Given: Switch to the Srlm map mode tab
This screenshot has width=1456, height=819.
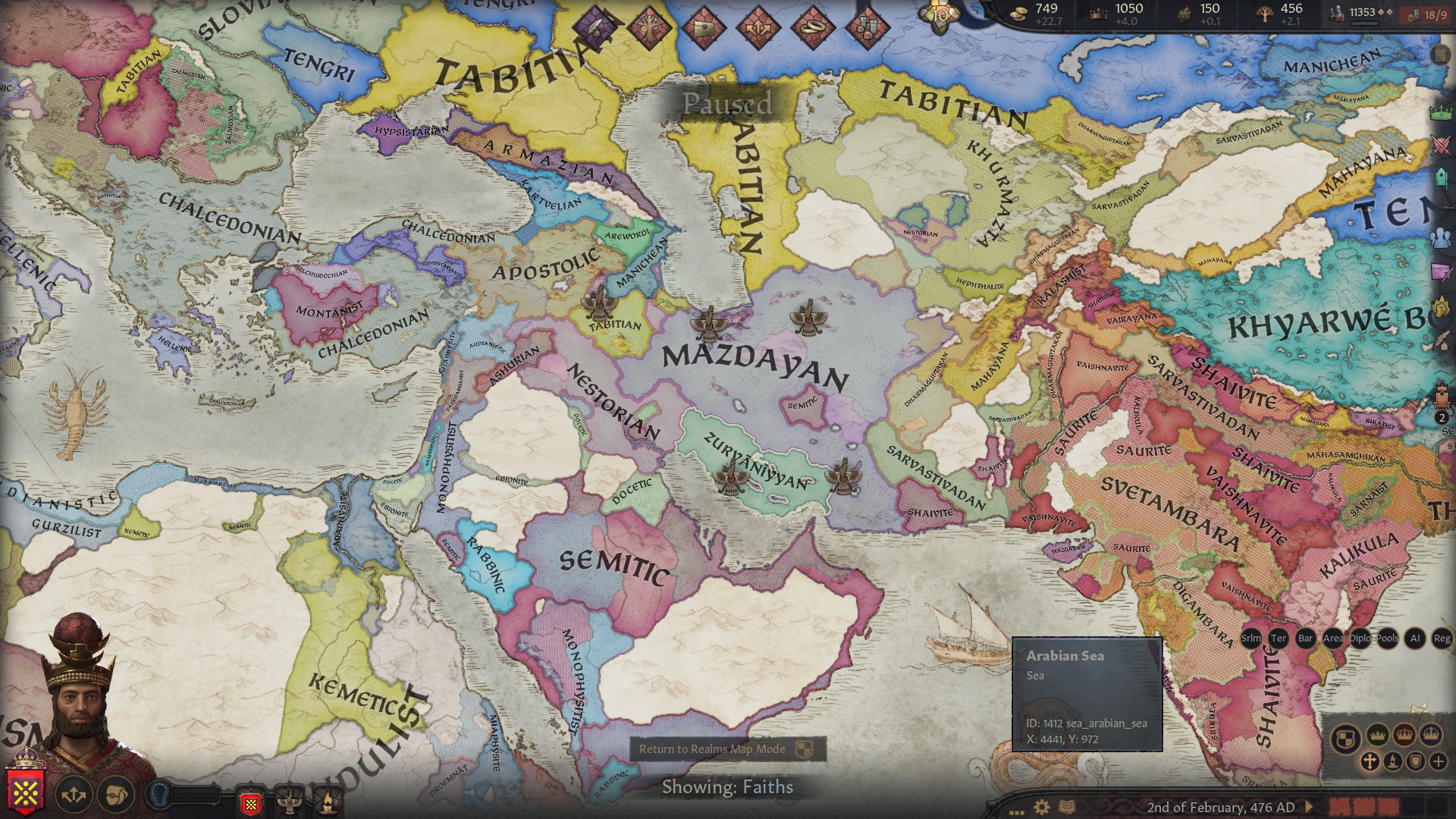Looking at the screenshot, I should click(x=1251, y=639).
